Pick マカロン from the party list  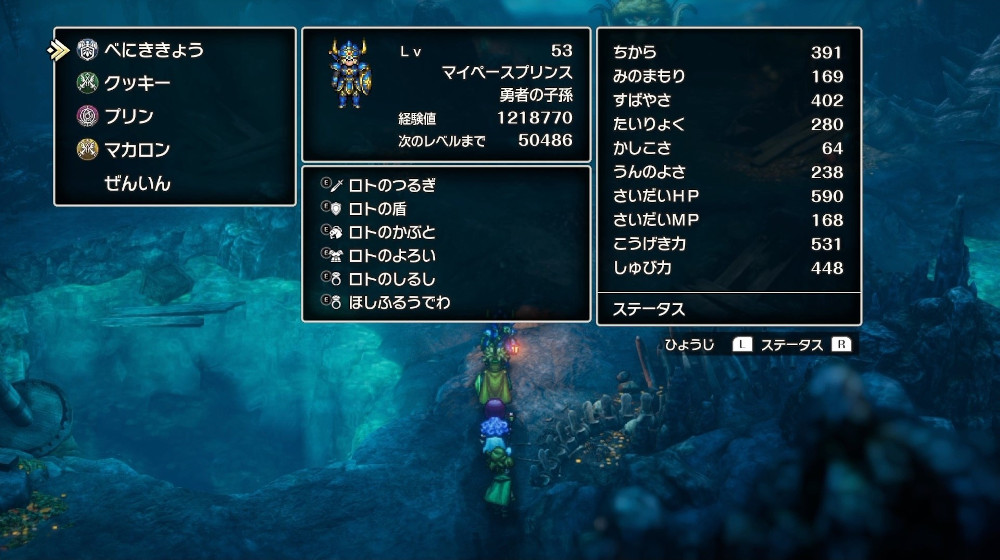137,150
